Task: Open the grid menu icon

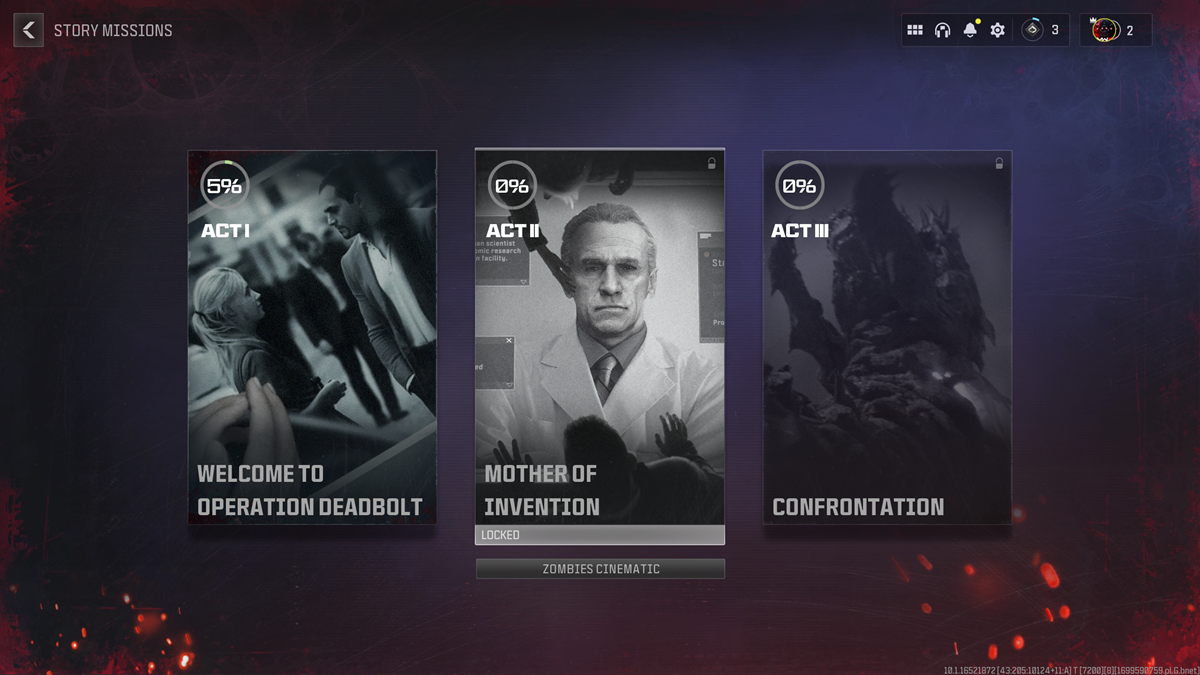Action: coord(915,30)
